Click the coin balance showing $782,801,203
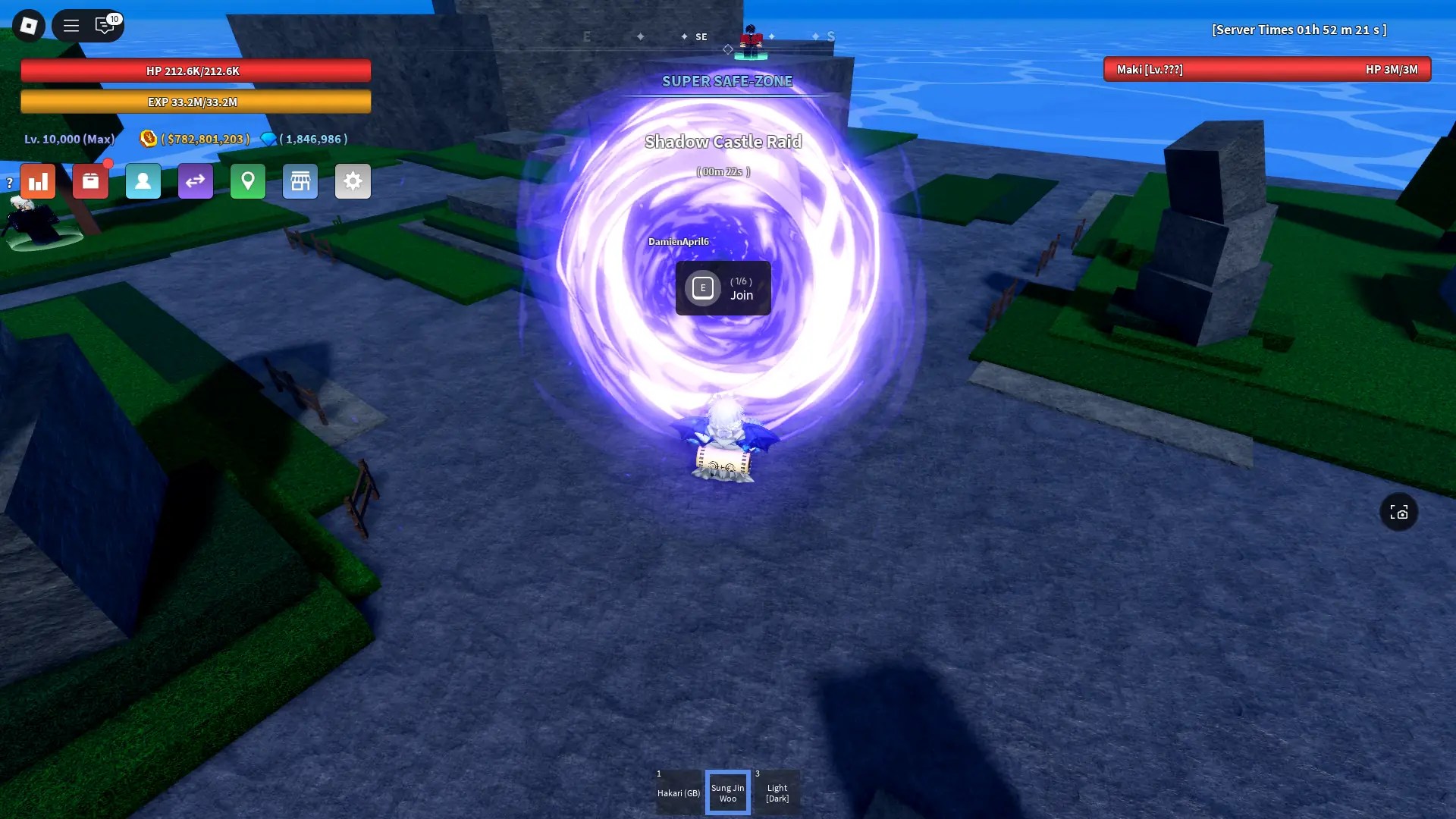The image size is (1456, 819). [x=203, y=139]
